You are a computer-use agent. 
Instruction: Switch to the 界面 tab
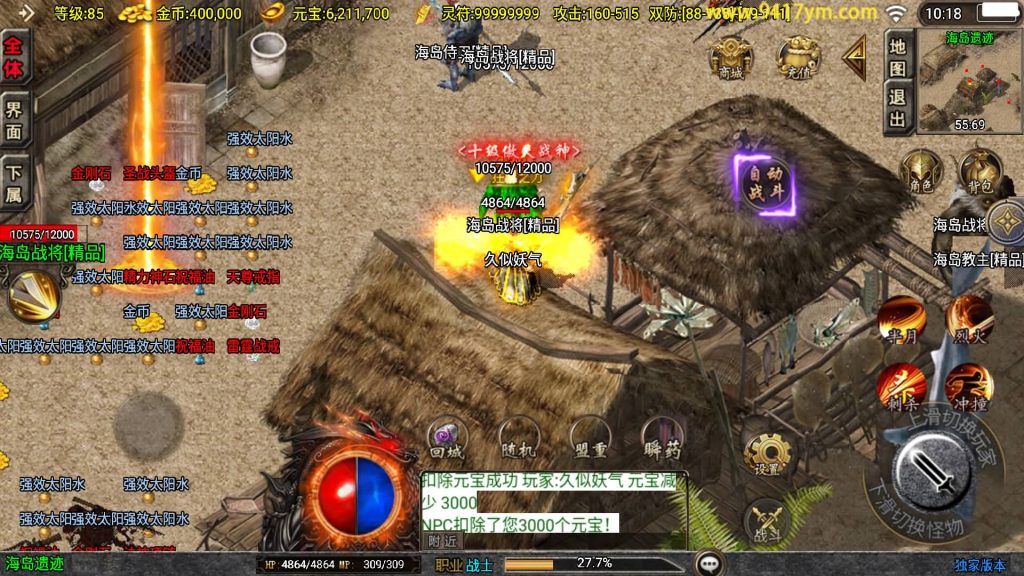(15, 119)
